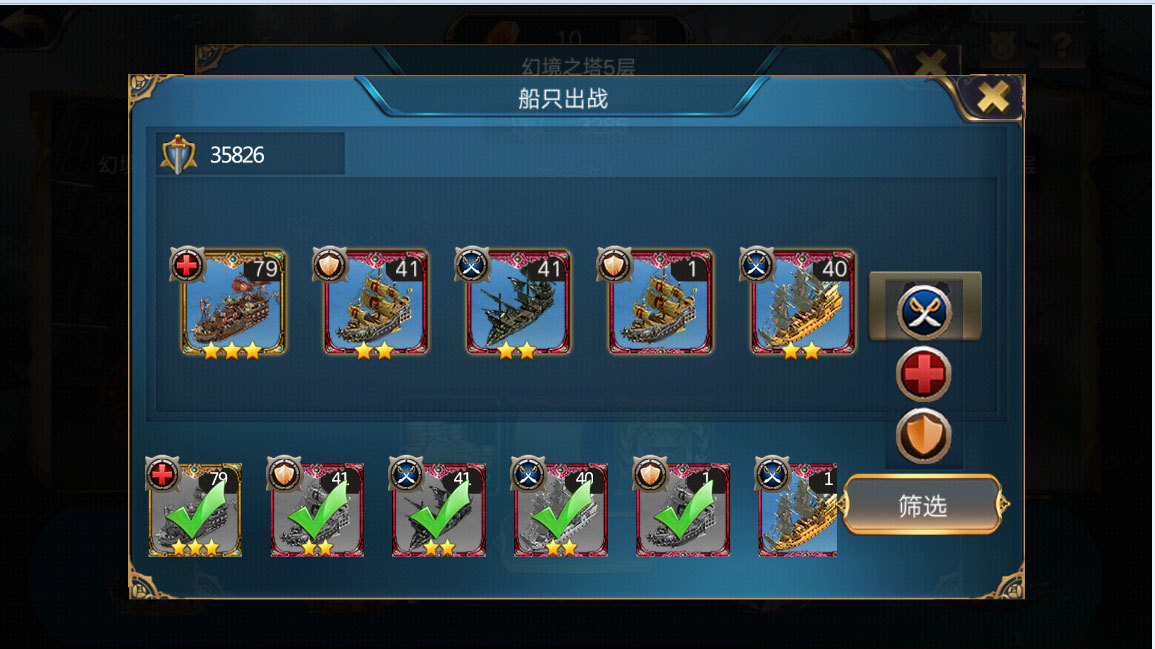Image resolution: width=1155 pixels, height=649 pixels.
Task: Uncheck the checkmarked level 1 shield ship
Action: click(683, 510)
